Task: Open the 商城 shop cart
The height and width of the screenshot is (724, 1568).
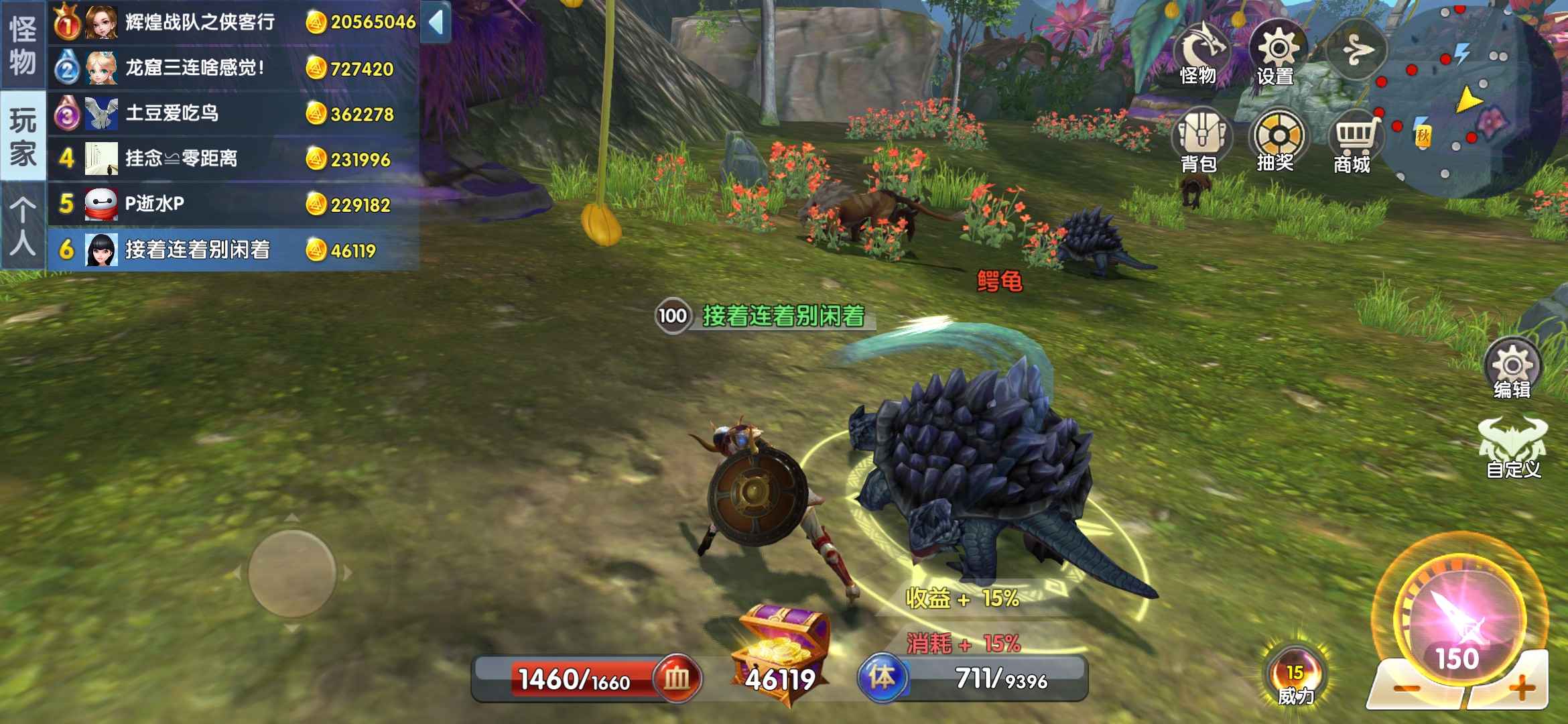Action: click(1354, 141)
